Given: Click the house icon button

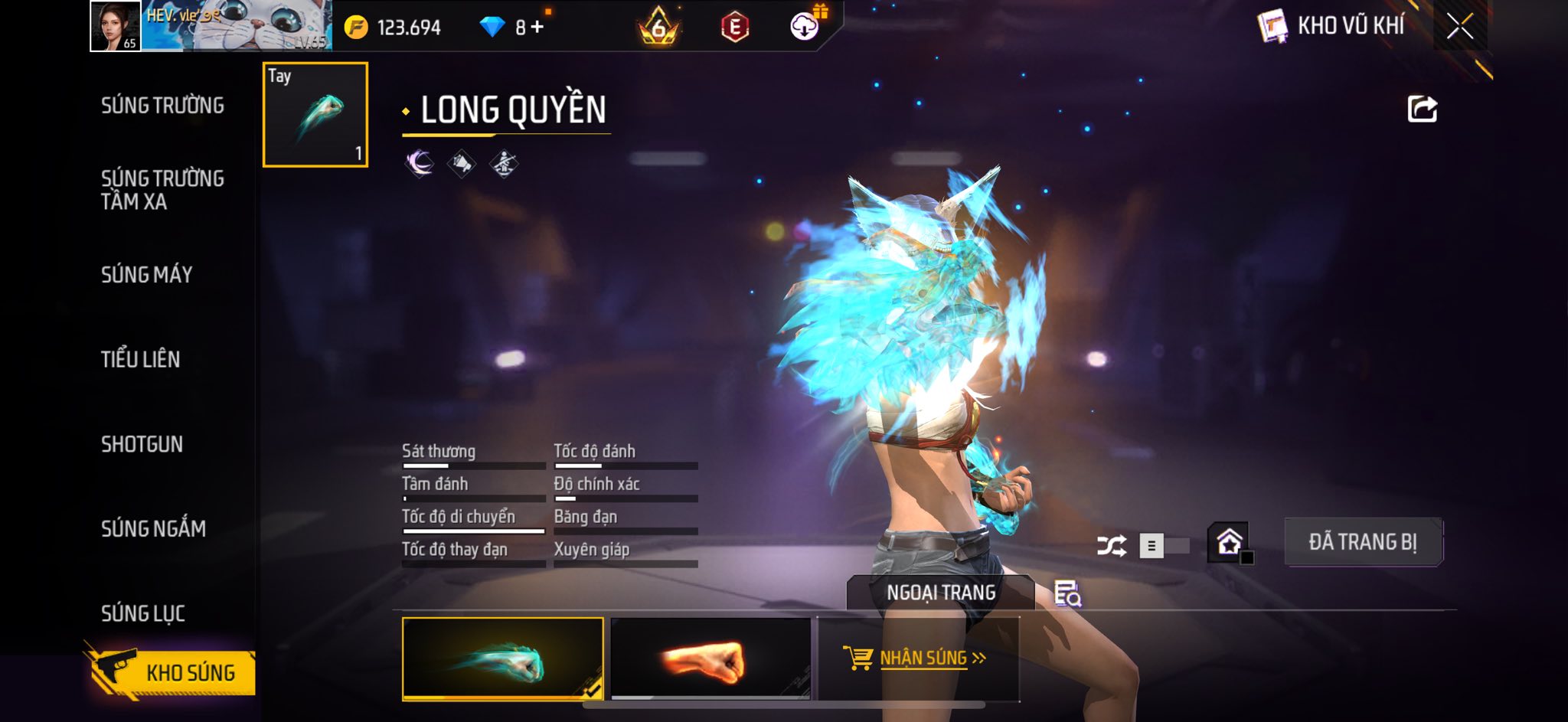Looking at the screenshot, I should click(x=1229, y=542).
